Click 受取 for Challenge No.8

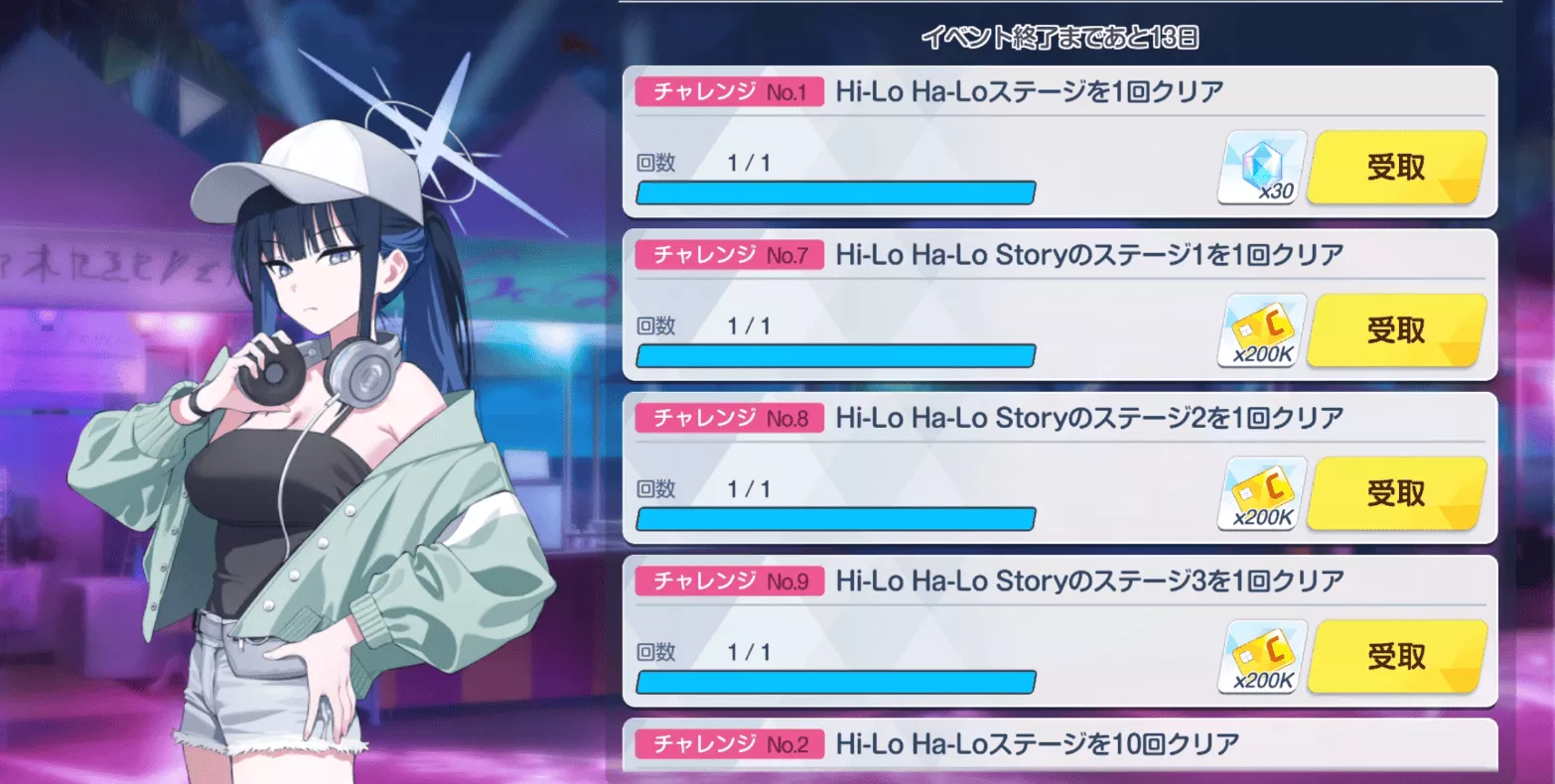(1394, 492)
